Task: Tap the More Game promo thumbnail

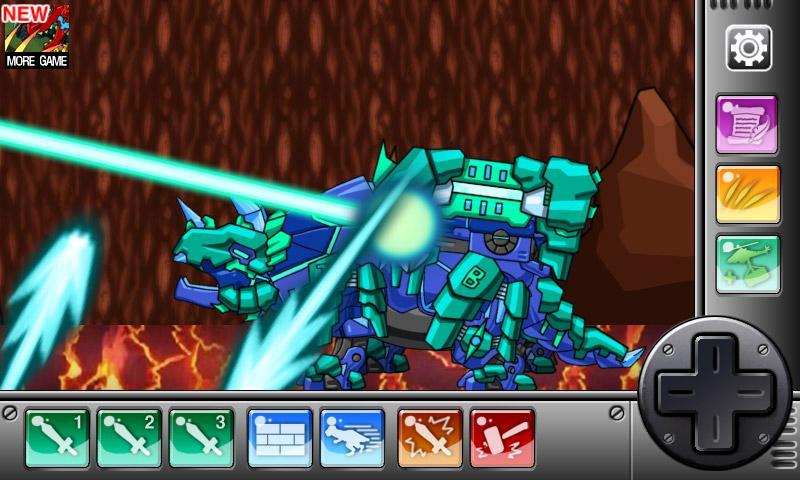Action: (x=36, y=35)
